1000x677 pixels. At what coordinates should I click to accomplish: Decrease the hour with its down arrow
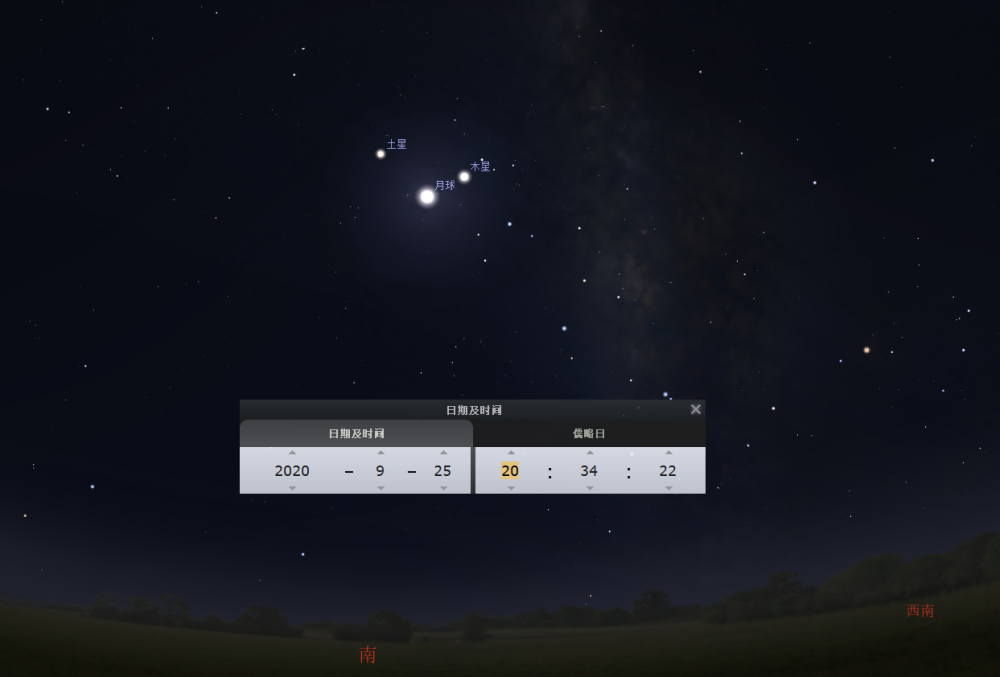click(x=510, y=488)
